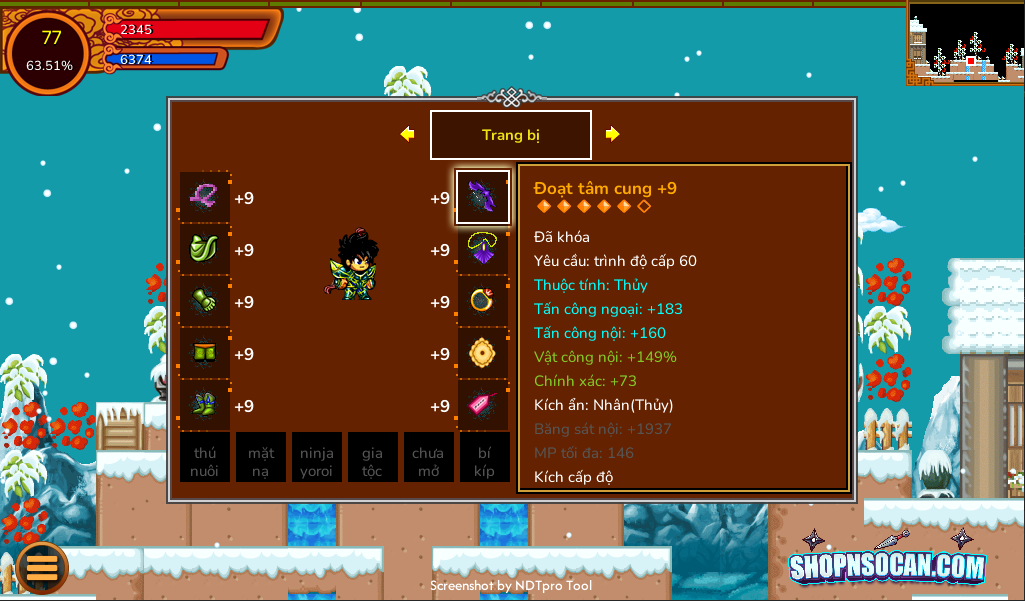Select the Trang bị tab header
Viewport: 1025px width, 601px height.
pyautogui.click(x=511, y=135)
